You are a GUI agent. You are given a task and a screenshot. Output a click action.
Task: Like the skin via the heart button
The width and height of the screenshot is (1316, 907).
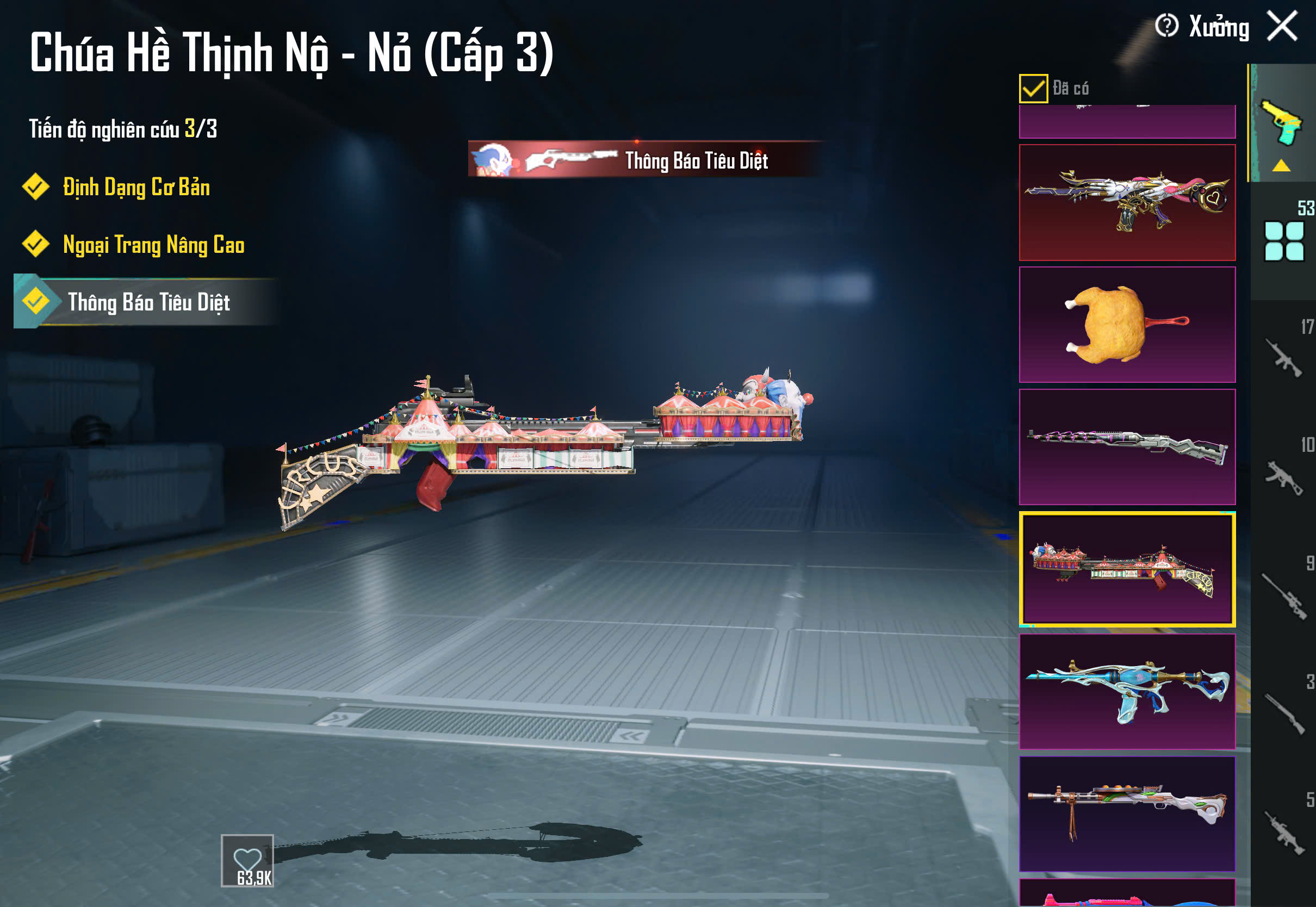247,860
